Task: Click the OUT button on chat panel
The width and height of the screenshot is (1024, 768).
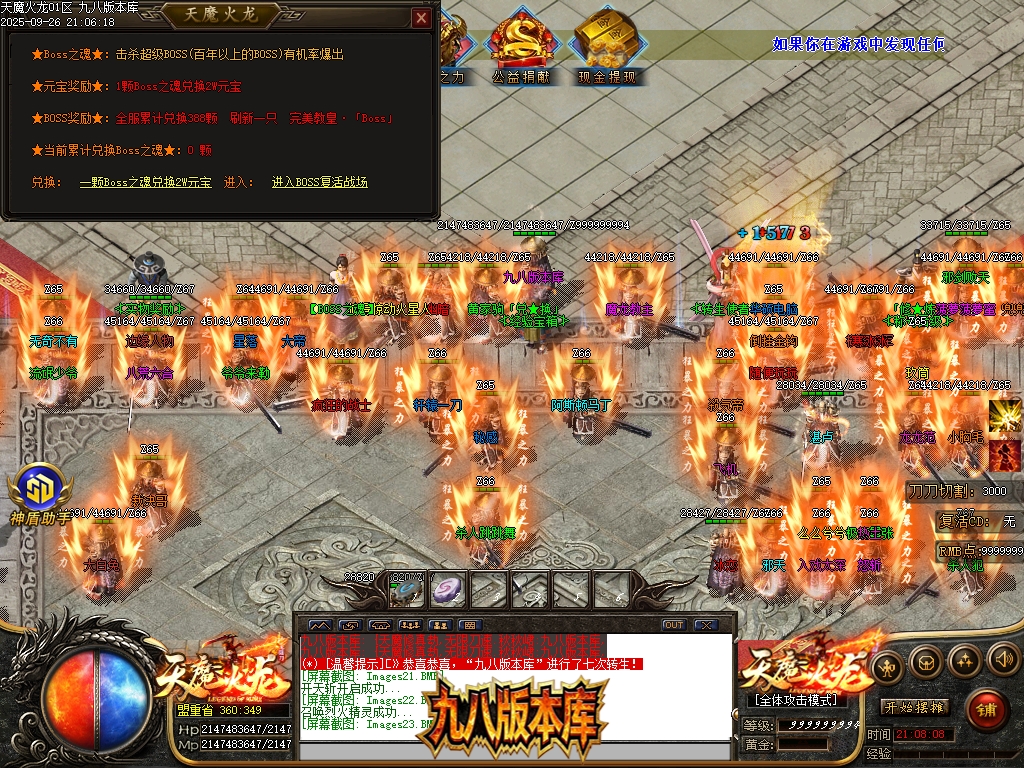Action: 674,625
